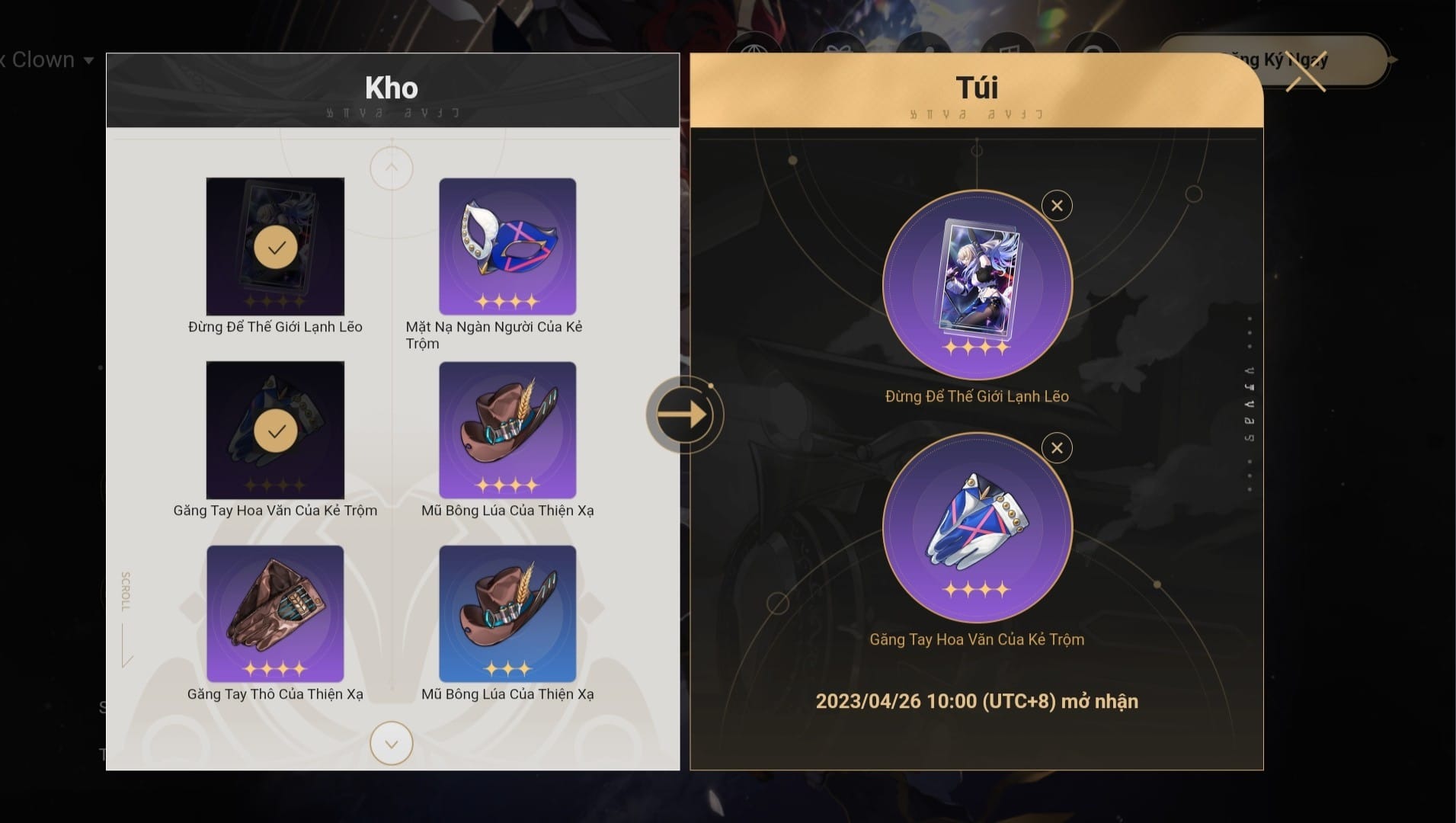
Task: Choose the blue three-star Mũ Bông Lúa hat
Action: [x=507, y=614]
